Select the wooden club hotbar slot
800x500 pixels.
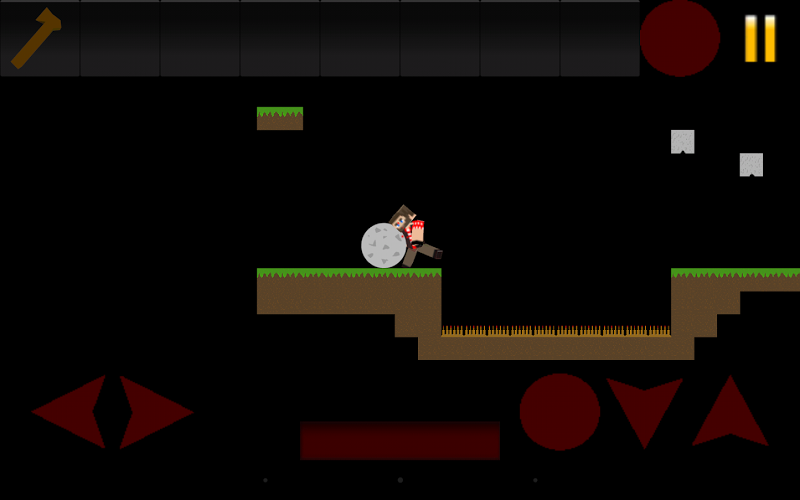point(40,39)
